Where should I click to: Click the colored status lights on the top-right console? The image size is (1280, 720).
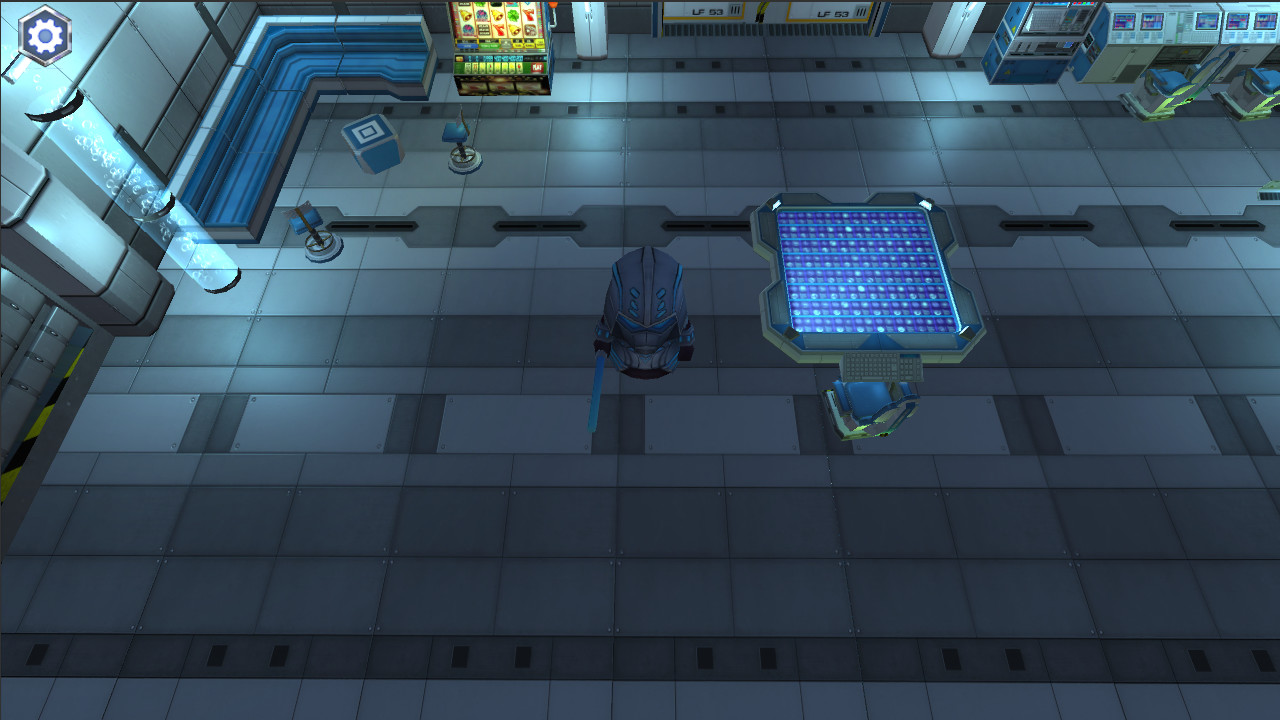(x=1081, y=5)
